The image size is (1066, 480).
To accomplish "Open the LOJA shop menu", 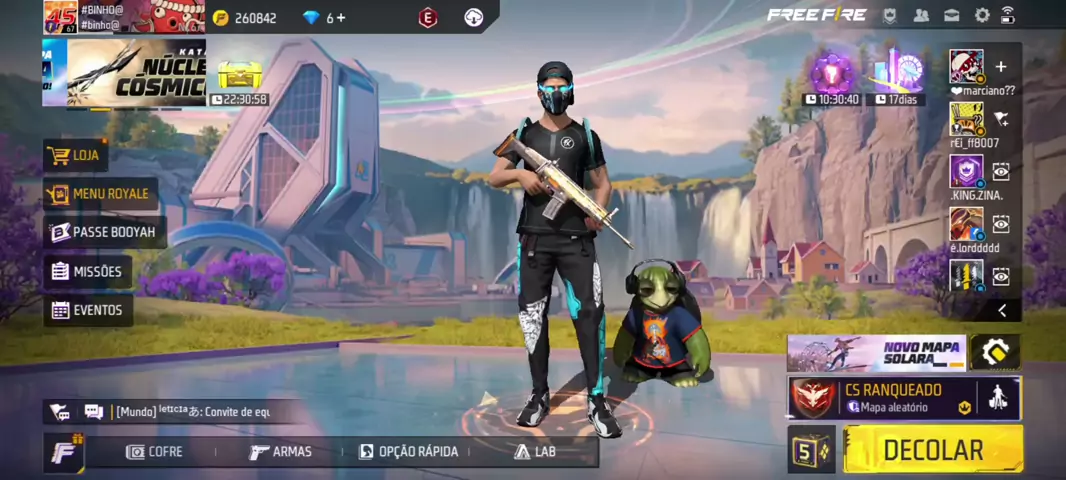I will coord(76,155).
